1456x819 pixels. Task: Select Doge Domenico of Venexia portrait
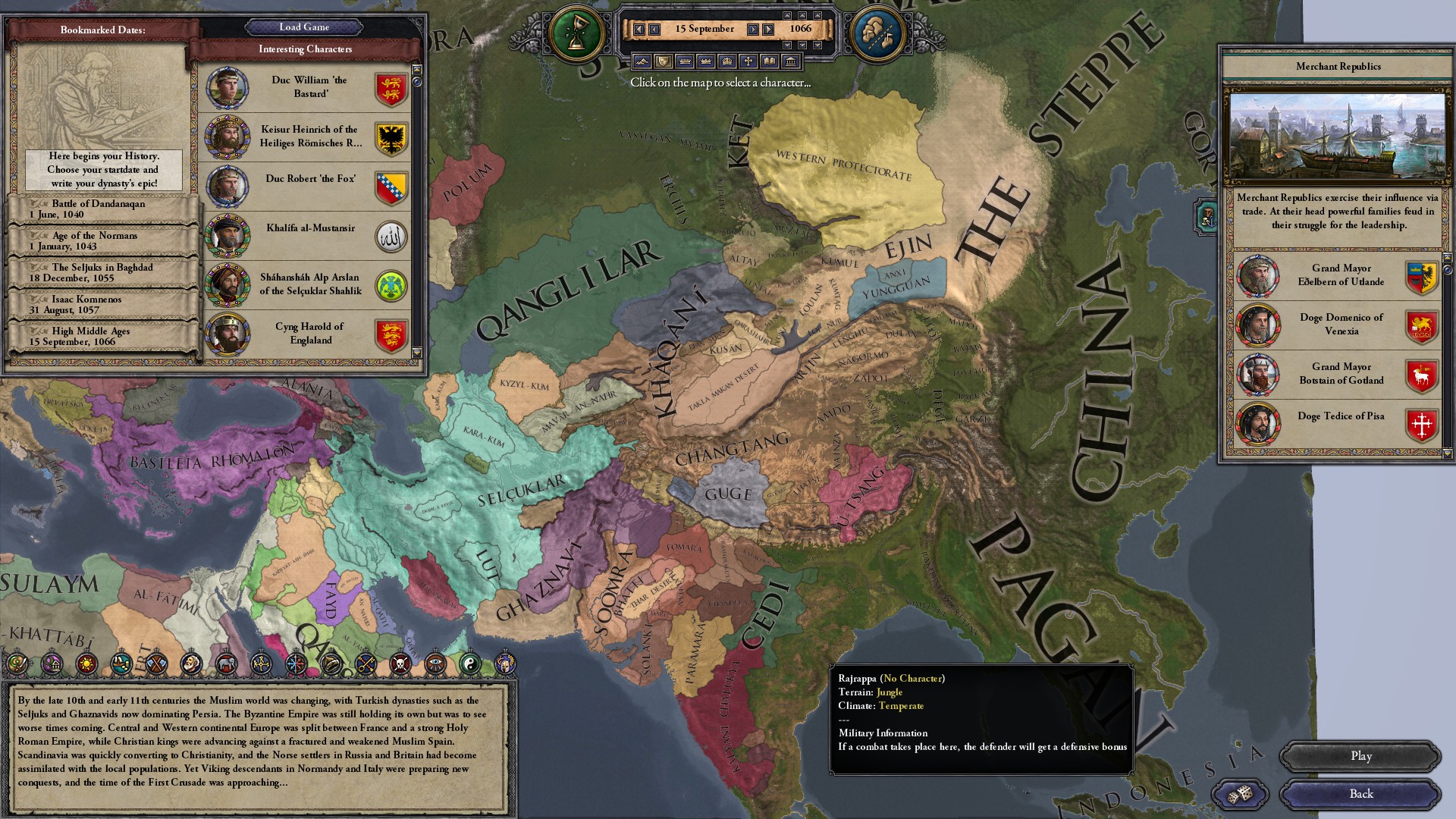(x=1259, y=325)
